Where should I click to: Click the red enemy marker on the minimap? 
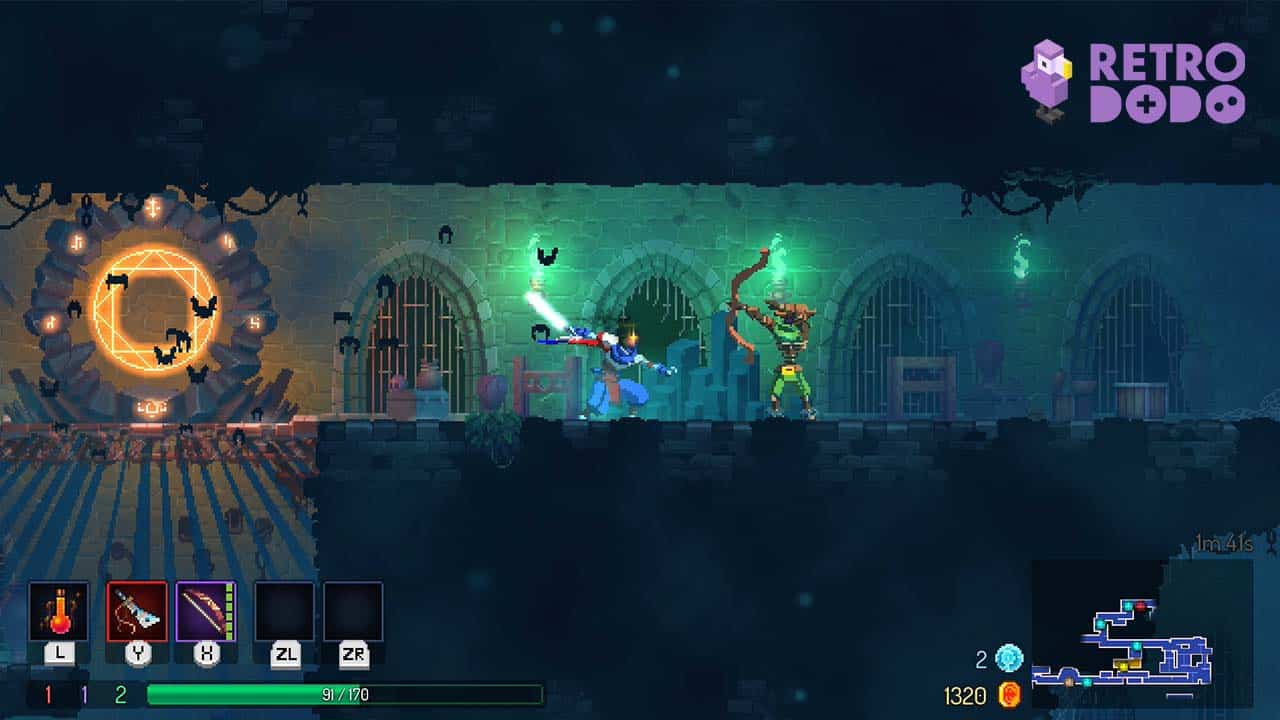(x=1141, y=605)
